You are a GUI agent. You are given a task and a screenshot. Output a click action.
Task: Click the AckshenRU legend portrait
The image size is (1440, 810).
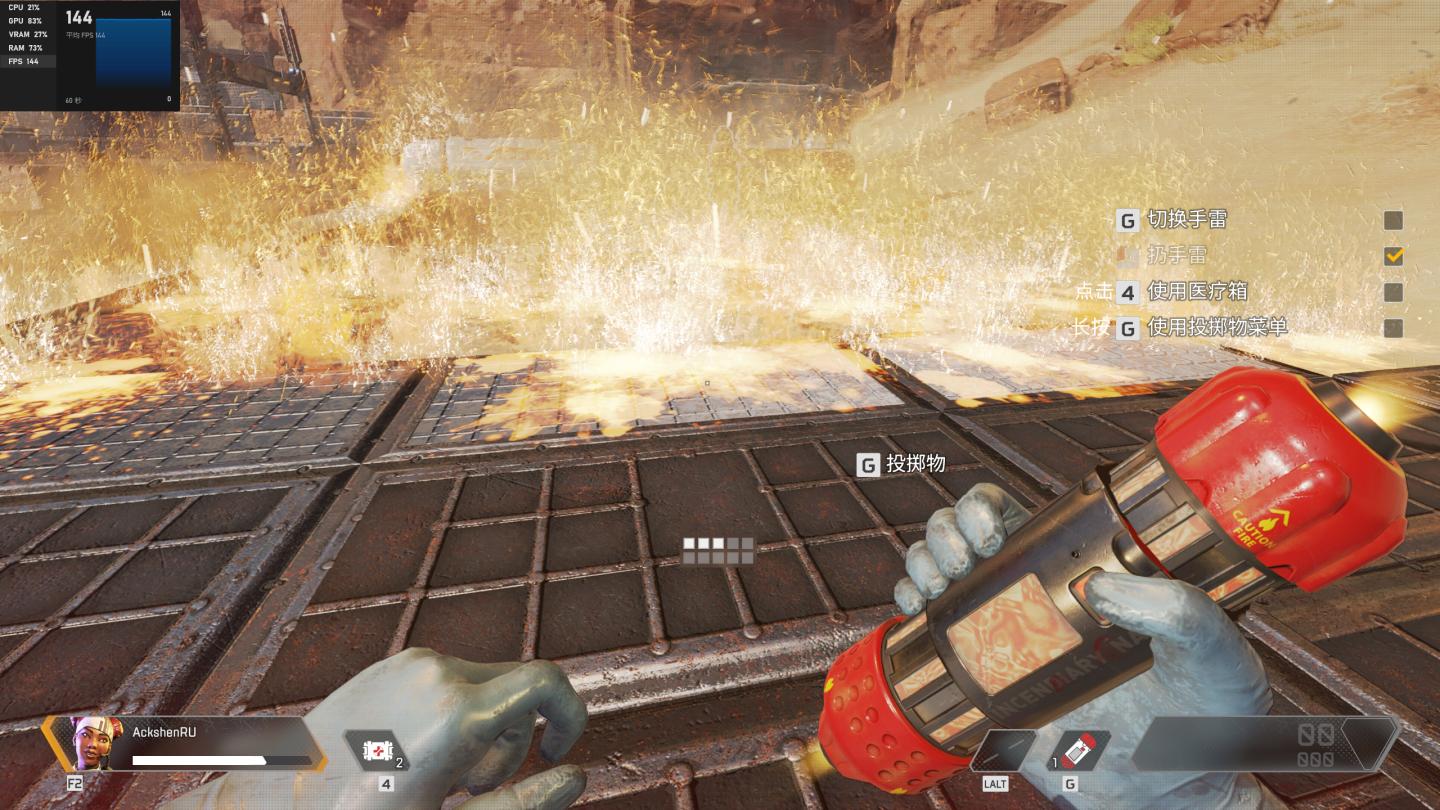coord(97,743)
